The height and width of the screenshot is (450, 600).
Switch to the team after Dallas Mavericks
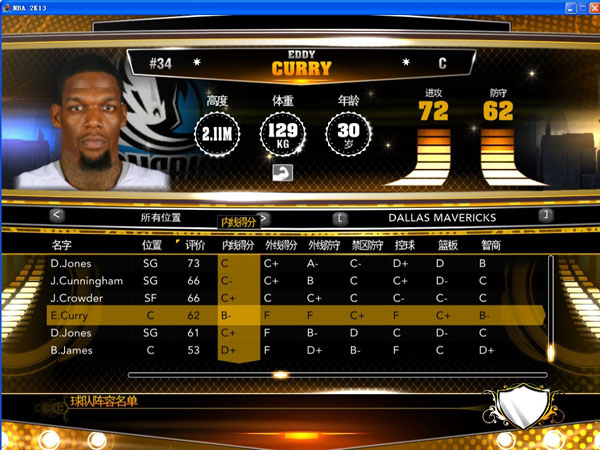point(545,215)
